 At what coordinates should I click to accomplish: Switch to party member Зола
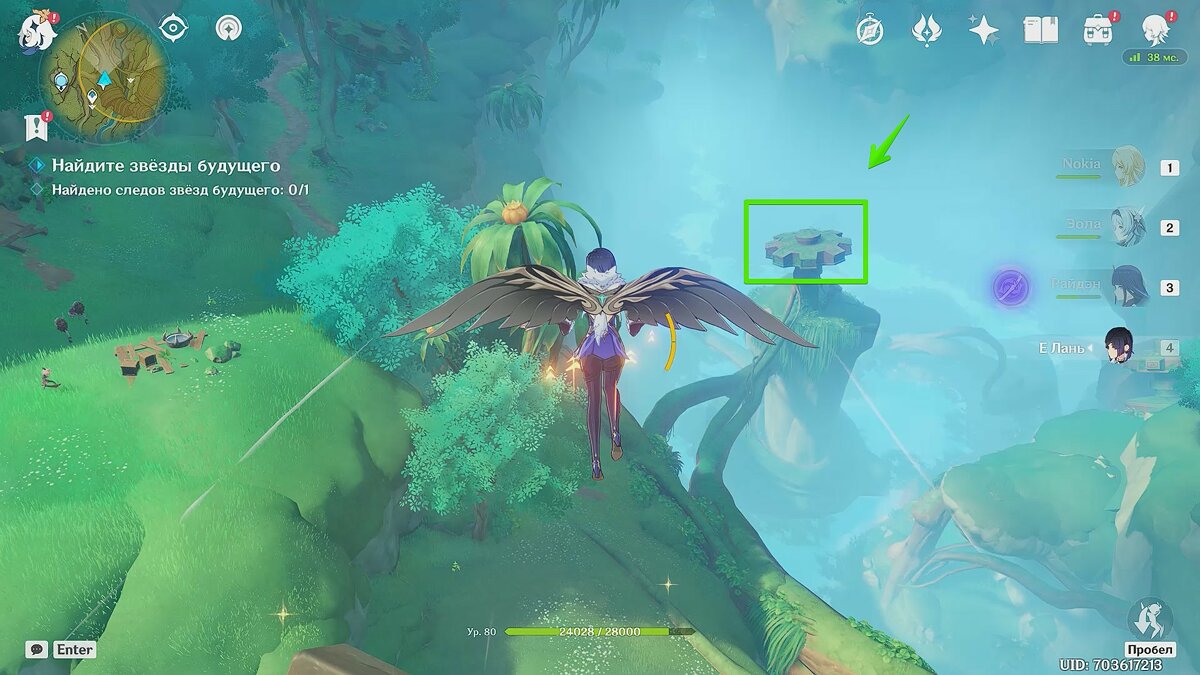click(1128, 227)
